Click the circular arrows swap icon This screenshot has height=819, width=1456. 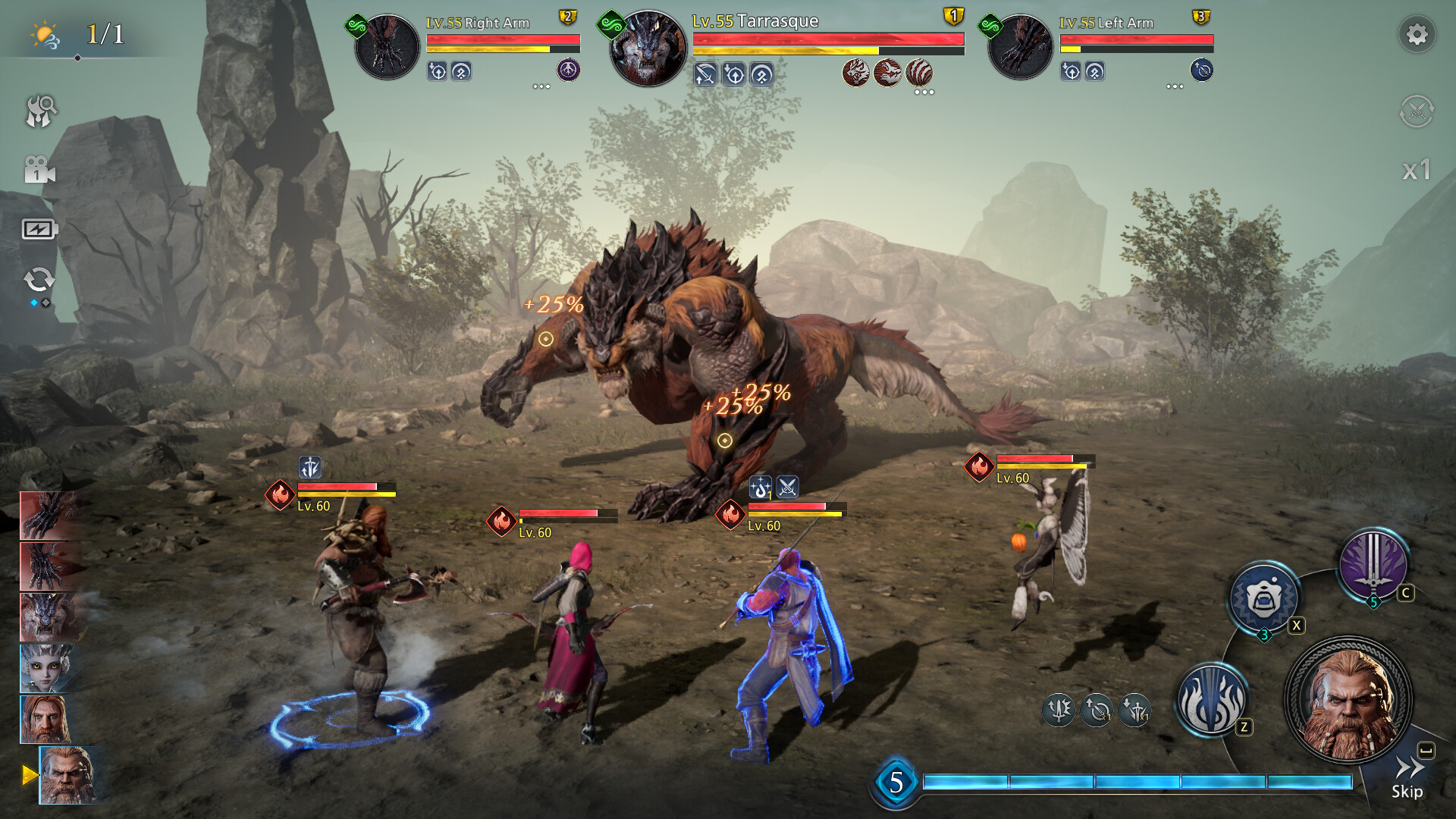[39, 280]
